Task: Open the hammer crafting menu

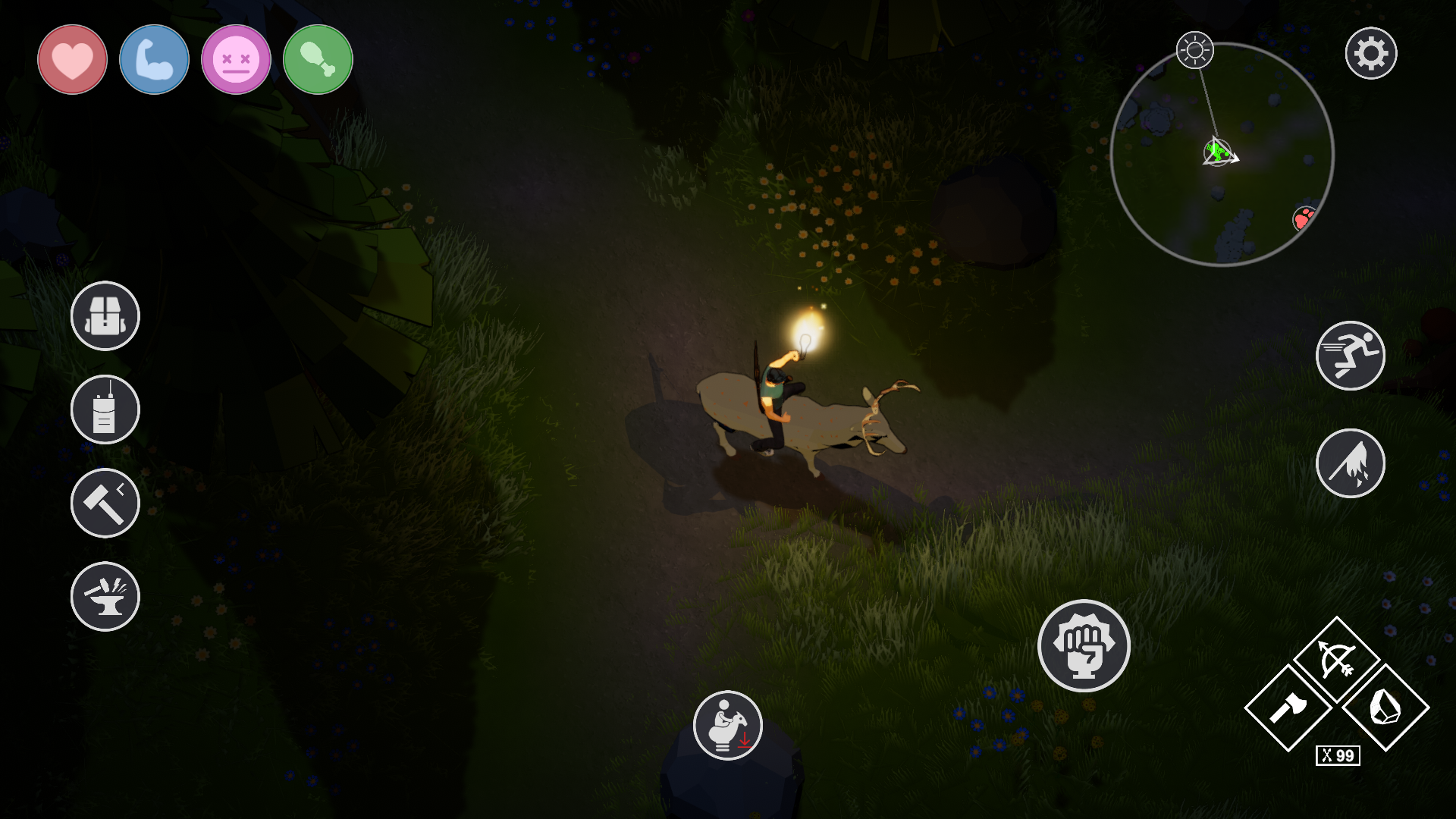Action: [x=104, y=503]
